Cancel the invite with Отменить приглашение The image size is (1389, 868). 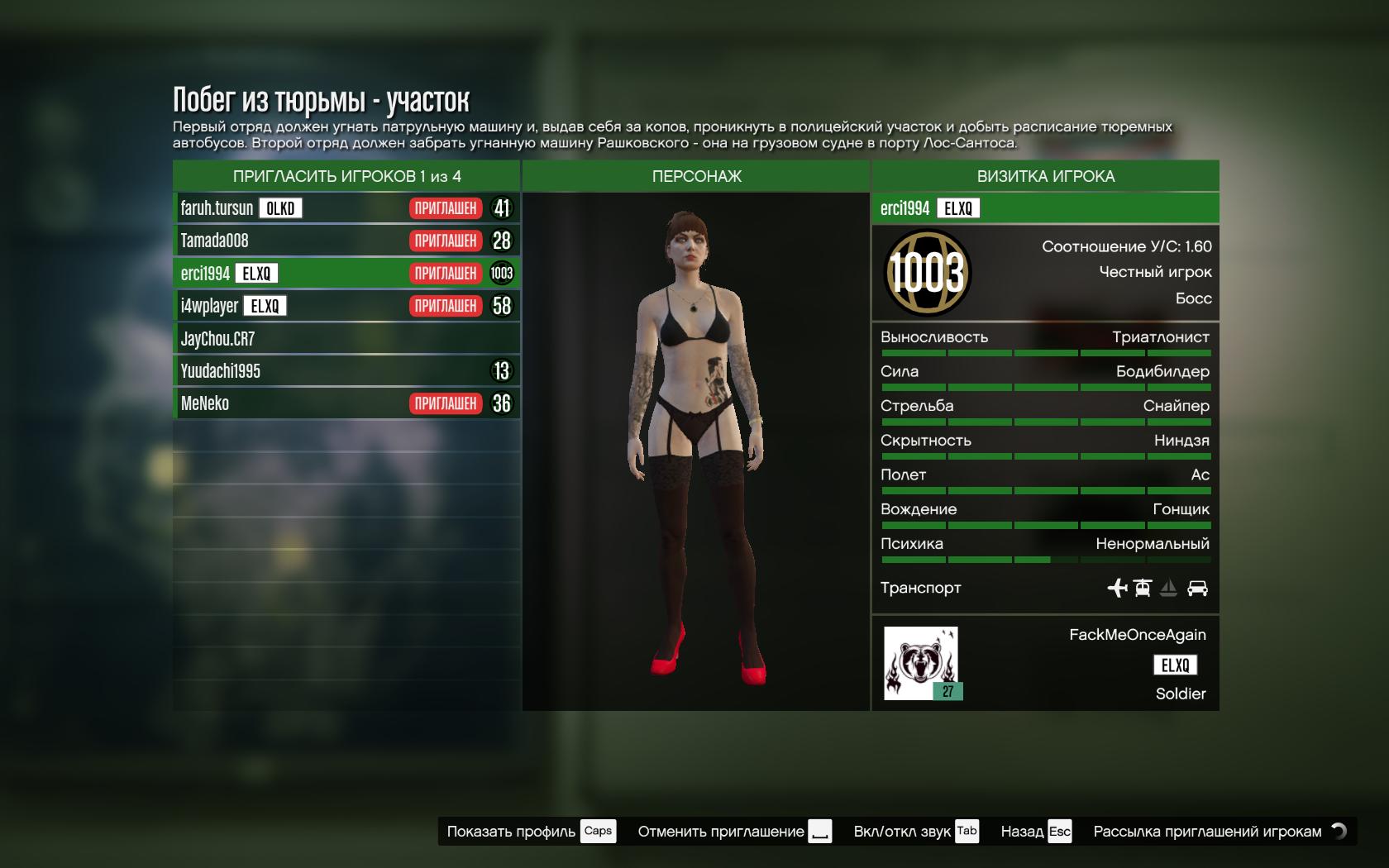click(x=733, y=832)
